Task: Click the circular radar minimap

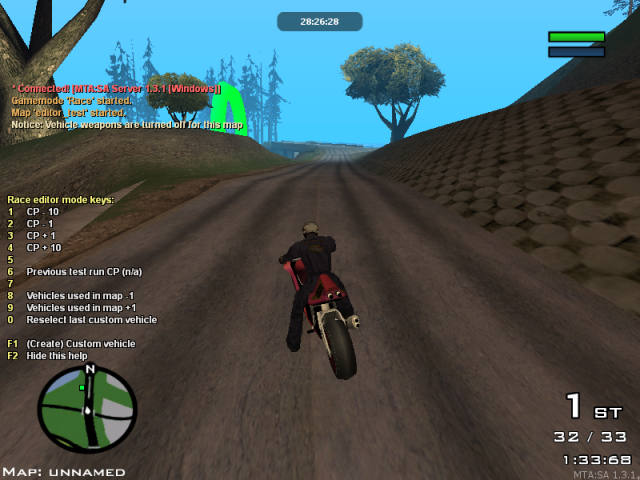Action: tap(87, 409)
